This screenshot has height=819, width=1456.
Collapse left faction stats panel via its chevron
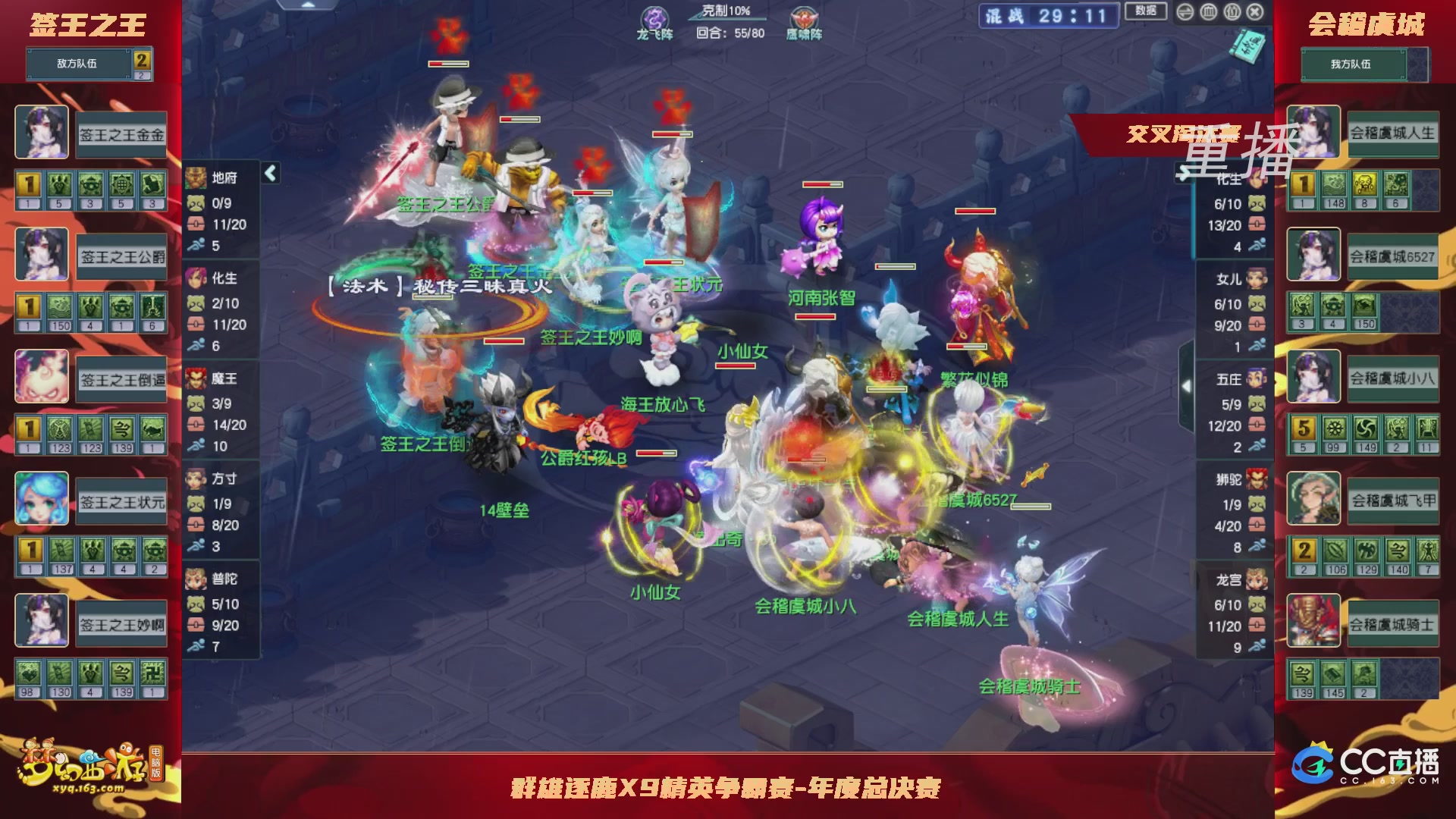click(x=270, y=172)
